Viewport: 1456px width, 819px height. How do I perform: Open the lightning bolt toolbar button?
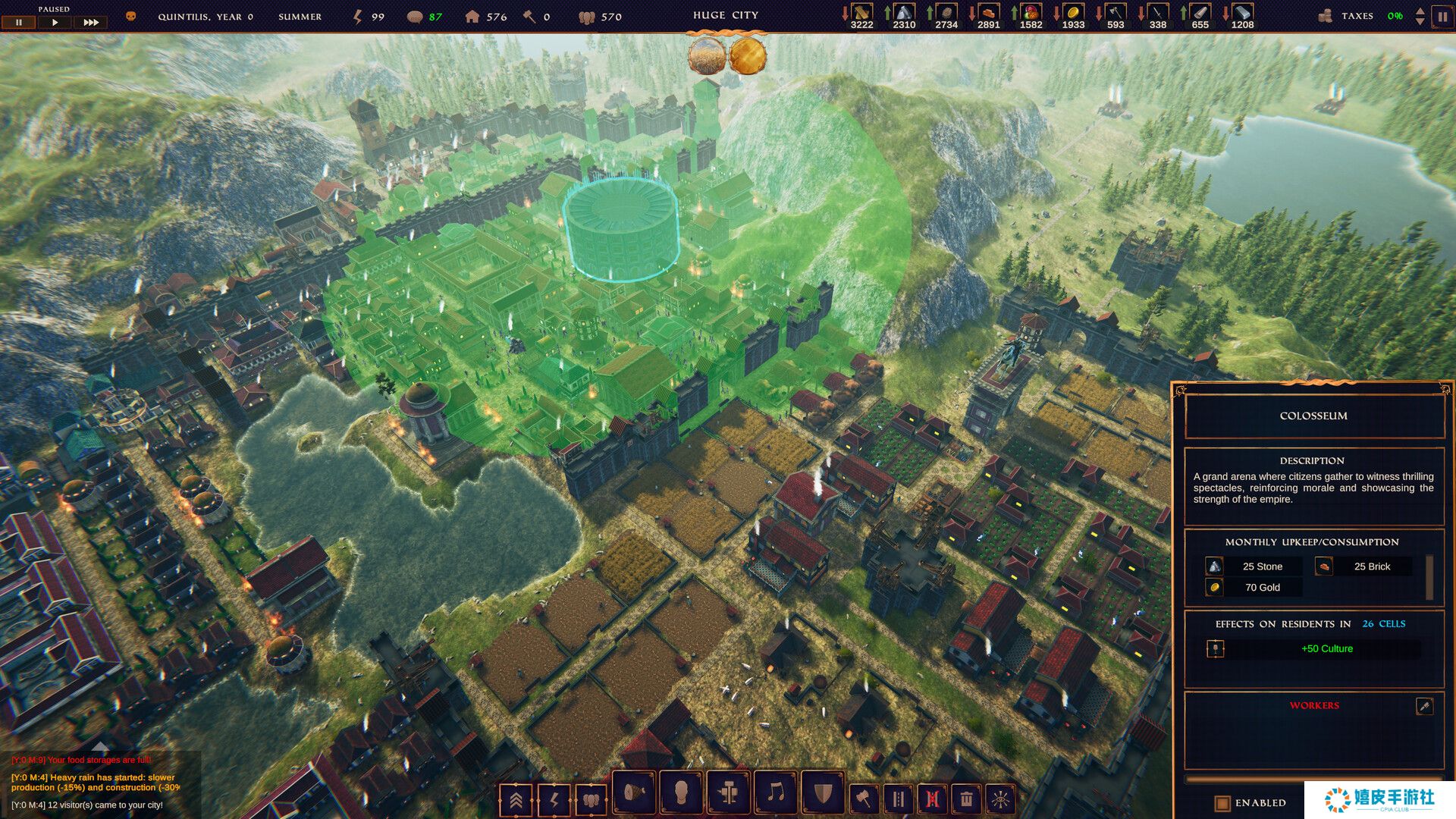pyautogui.click(x=554, y=800)
